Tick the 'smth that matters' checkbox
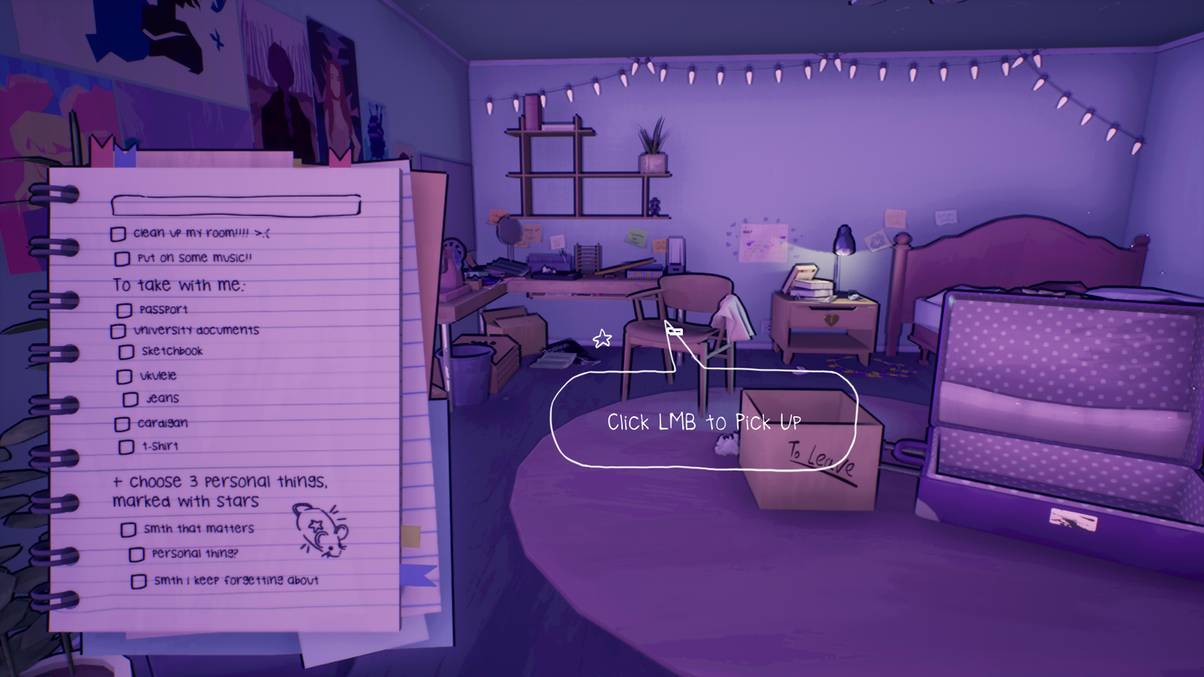 128,529
